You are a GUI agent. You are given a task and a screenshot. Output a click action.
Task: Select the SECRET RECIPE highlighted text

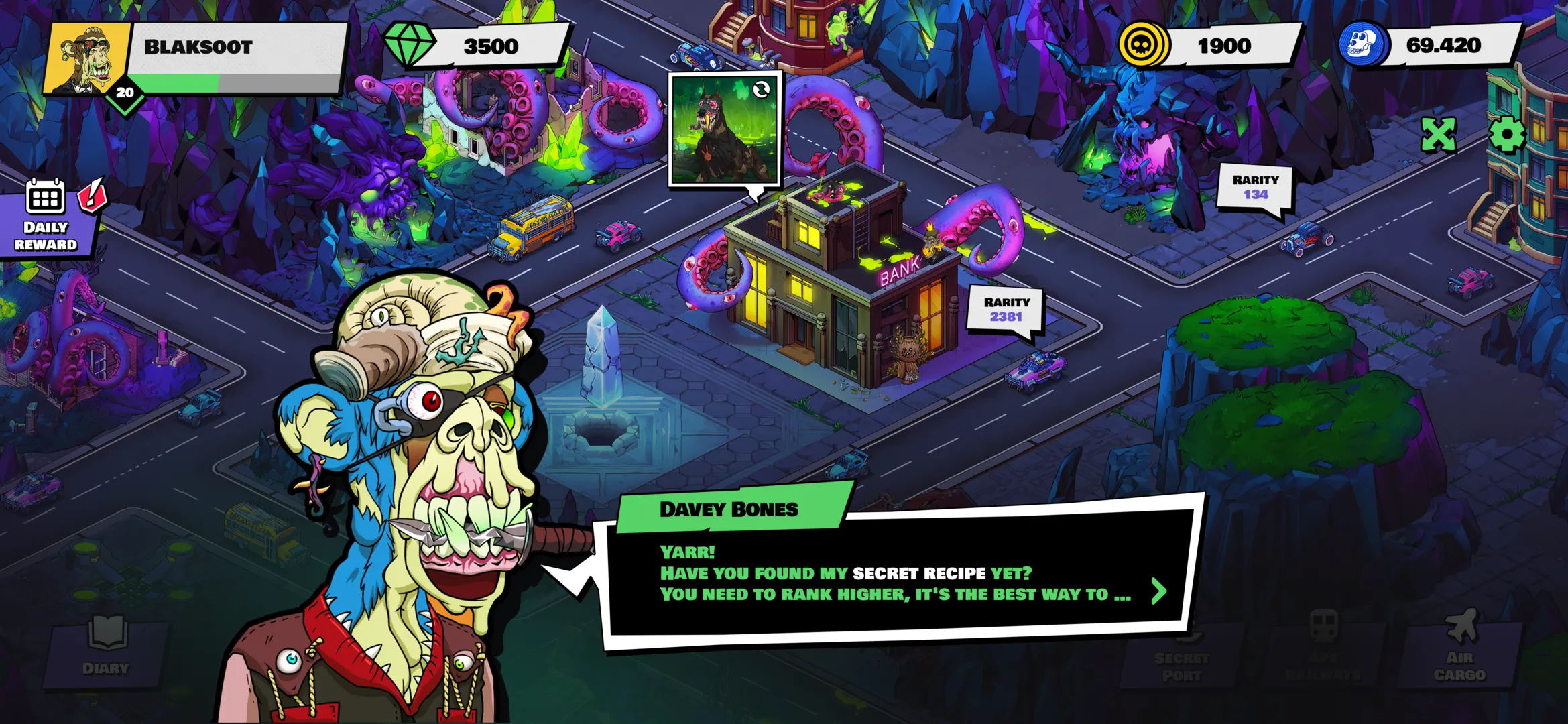coord(918,573)
